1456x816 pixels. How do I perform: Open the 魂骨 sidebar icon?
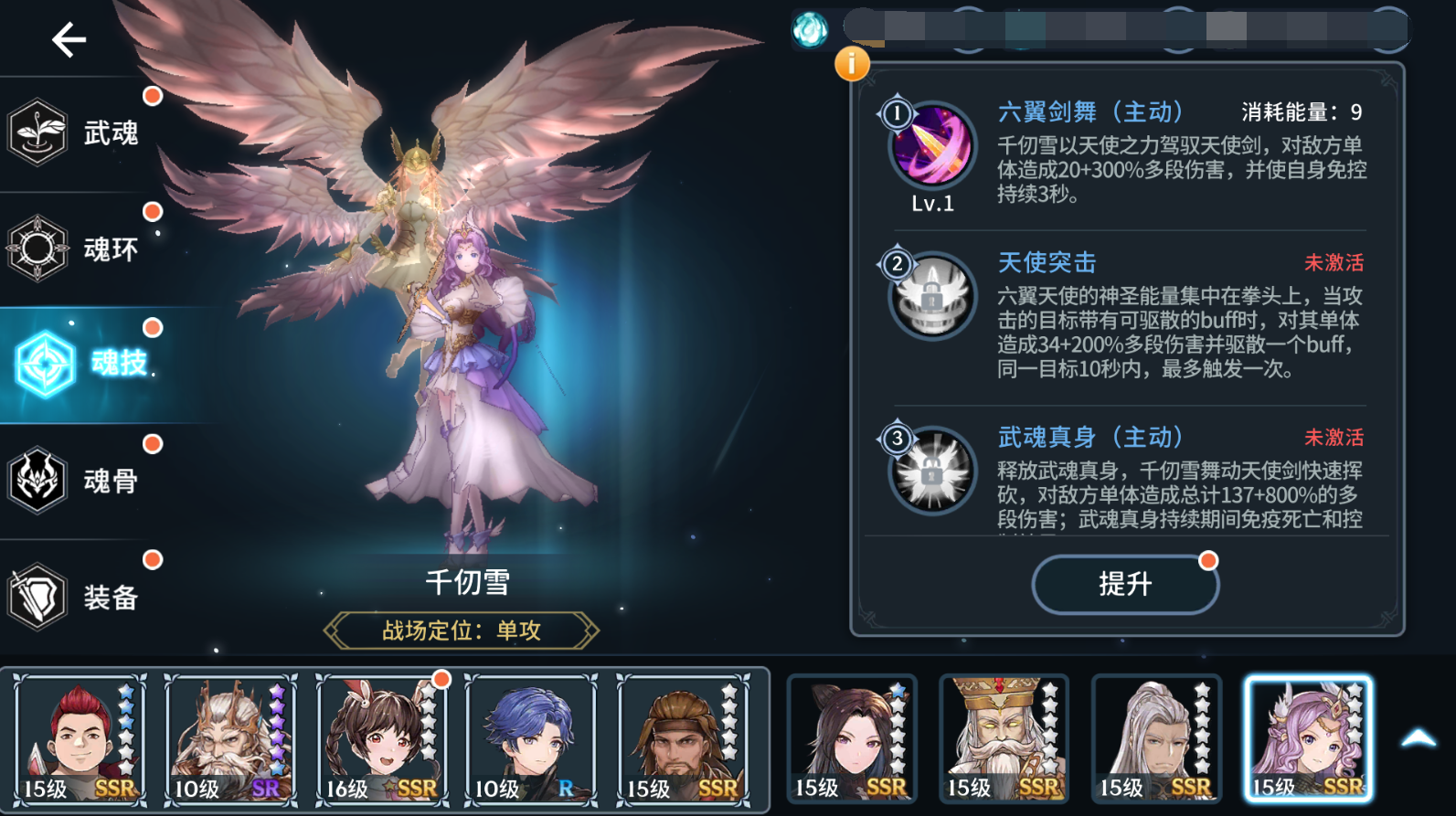[x=38, y=479]
